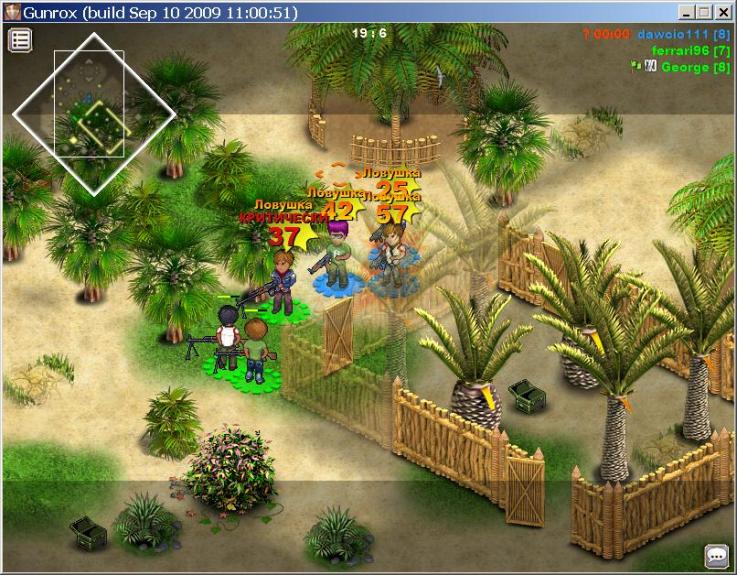Select player George in the player list
The width and height of the screenshot is (737, 575).
695,67
